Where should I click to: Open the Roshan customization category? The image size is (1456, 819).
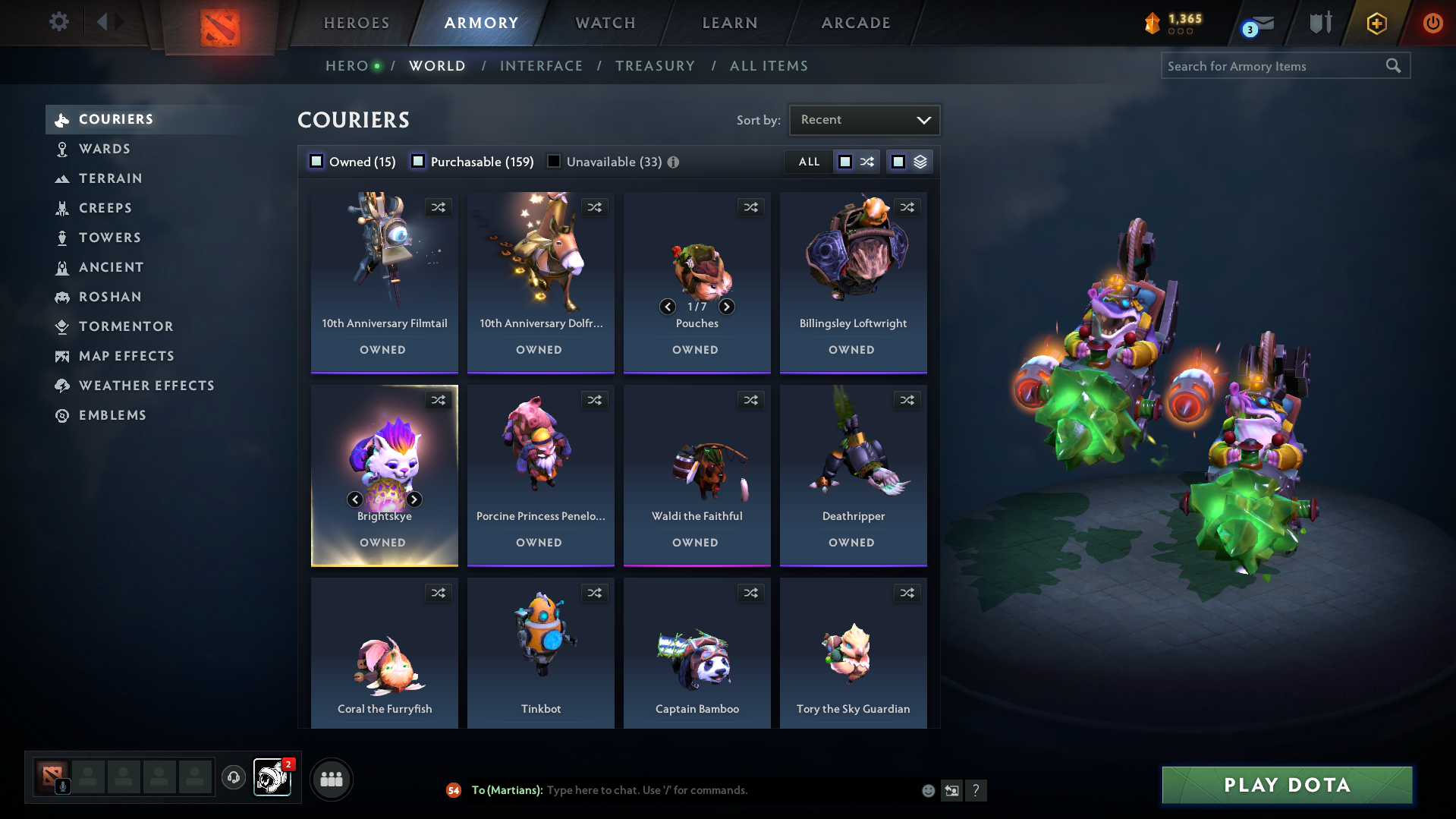point(110,297)
